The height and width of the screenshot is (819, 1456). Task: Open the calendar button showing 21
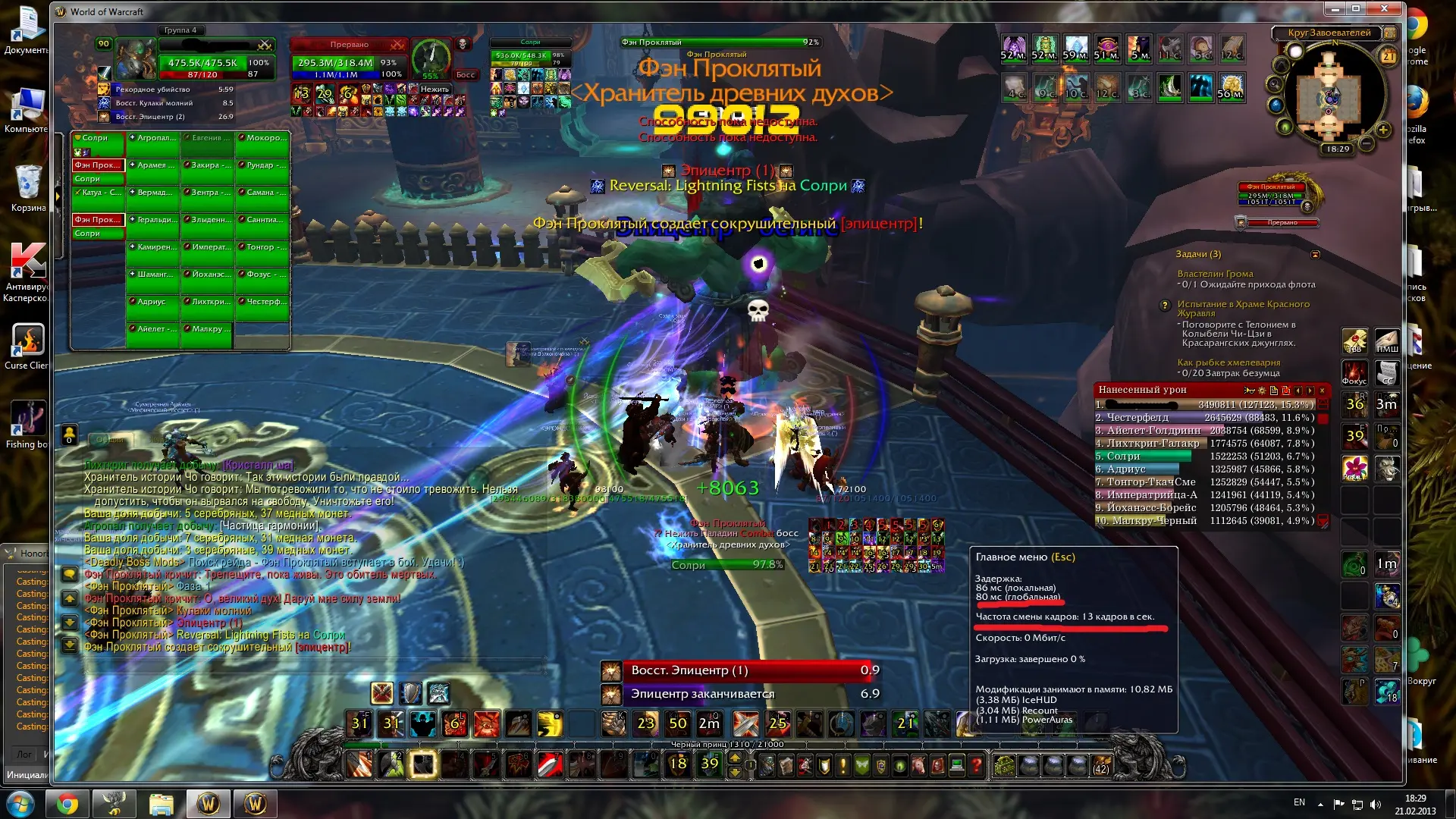click(x=1389, y=57)
